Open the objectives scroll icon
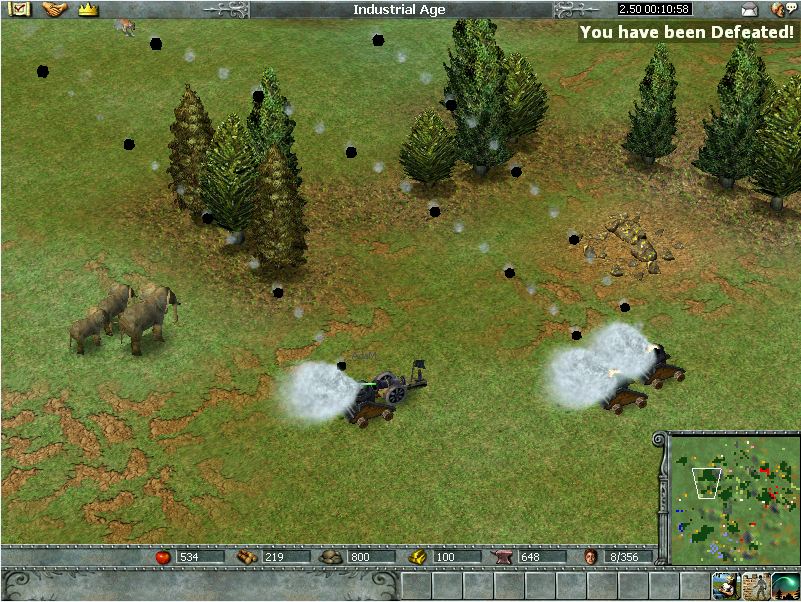The height and width of the screenshot is (602, 801). coord(19,9)
